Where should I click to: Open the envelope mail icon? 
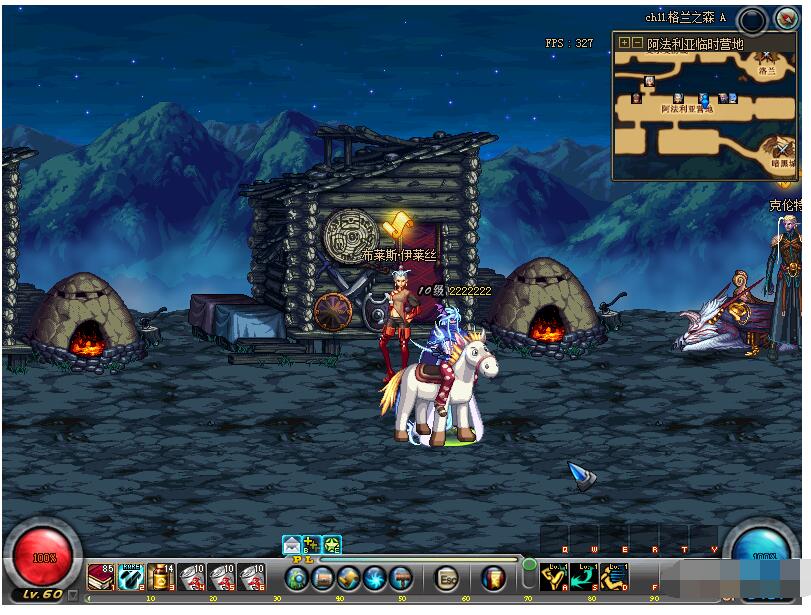[x=292, y=545]
